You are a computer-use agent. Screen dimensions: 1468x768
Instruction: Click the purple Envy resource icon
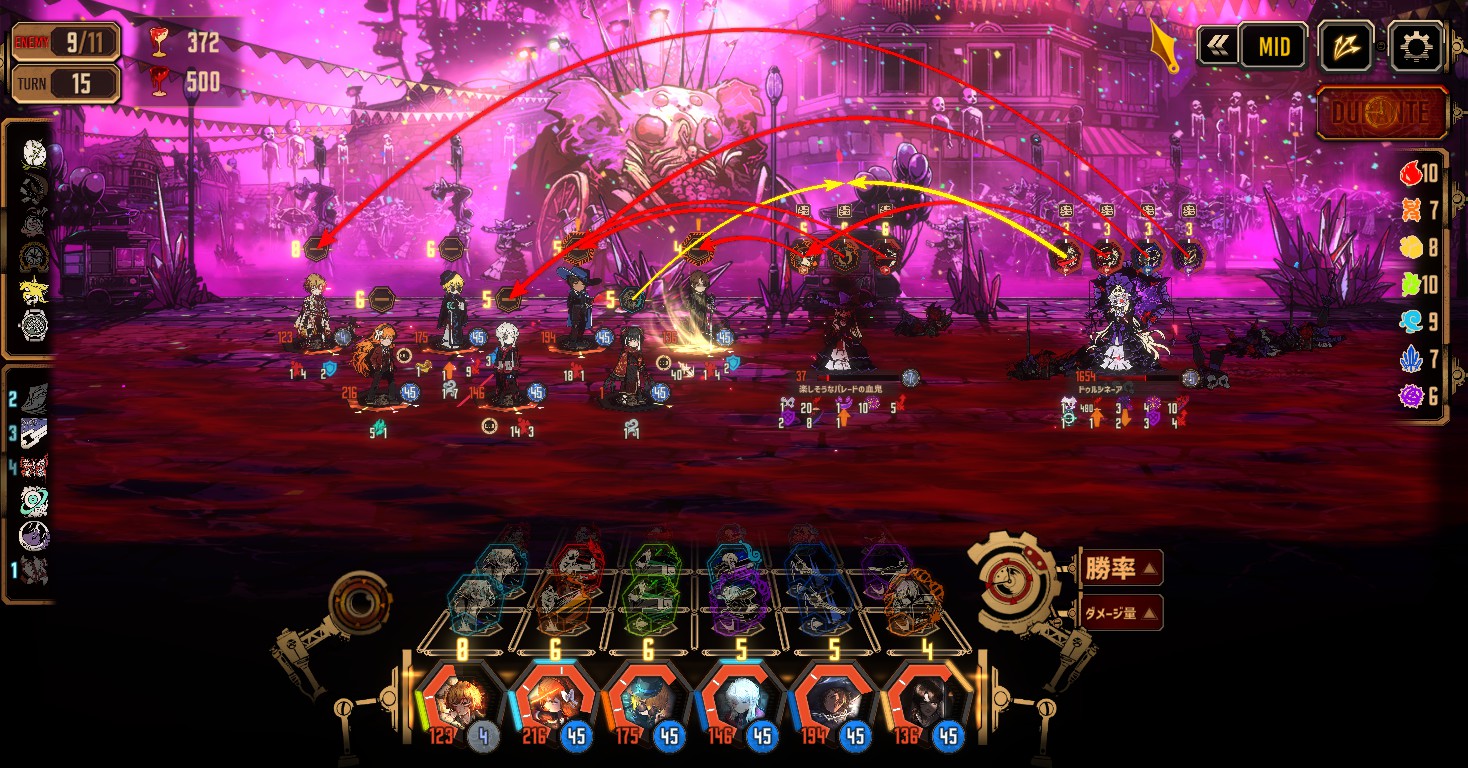(x=1411, y=396)
